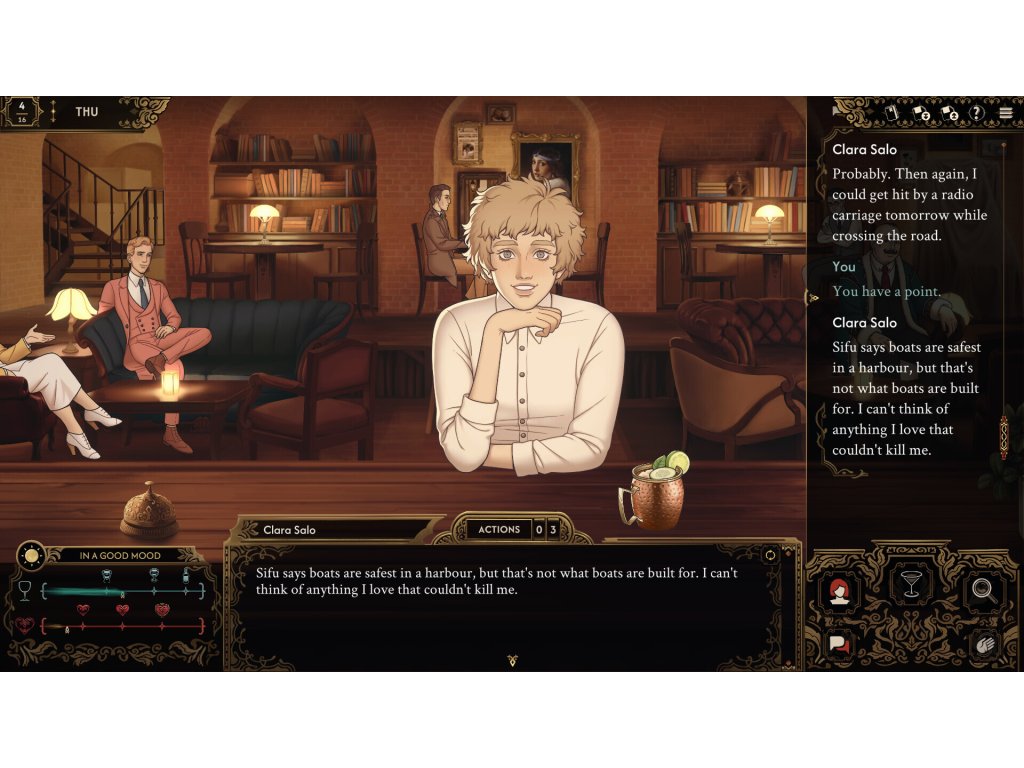
Task: Click the load game icon
Action: pos(950,113)
